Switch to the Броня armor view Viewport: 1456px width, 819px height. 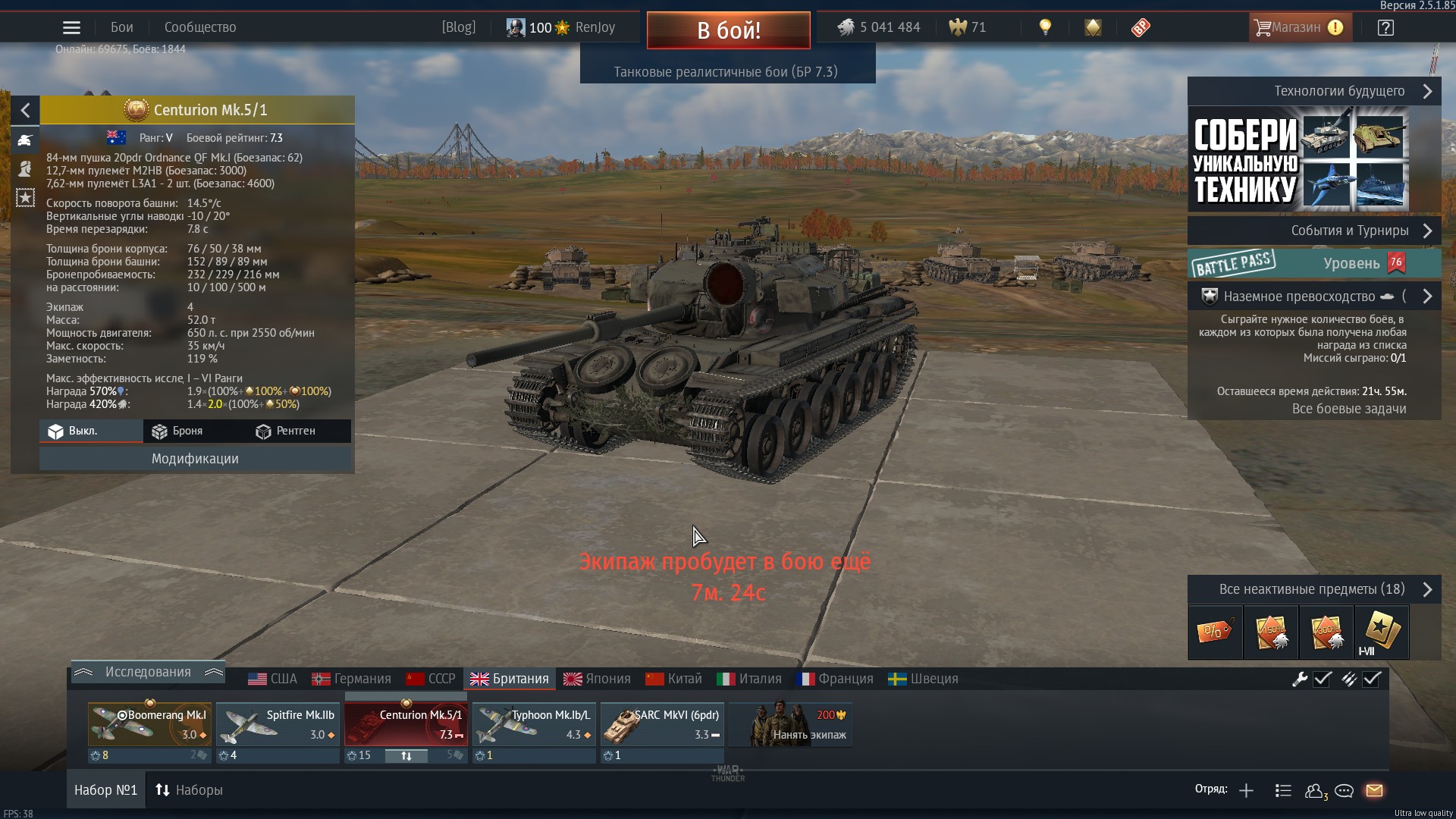coord(177,431)
